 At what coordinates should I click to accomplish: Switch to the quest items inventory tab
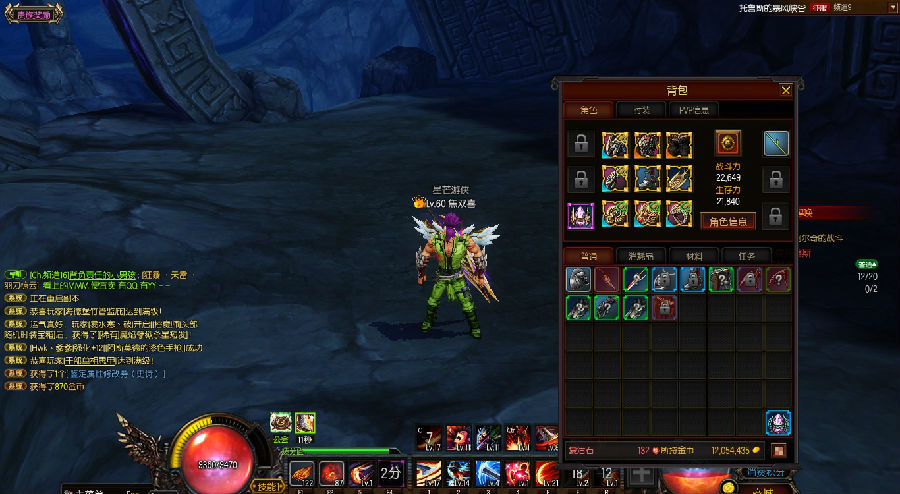pyautogui.click(x=739, y=255)
